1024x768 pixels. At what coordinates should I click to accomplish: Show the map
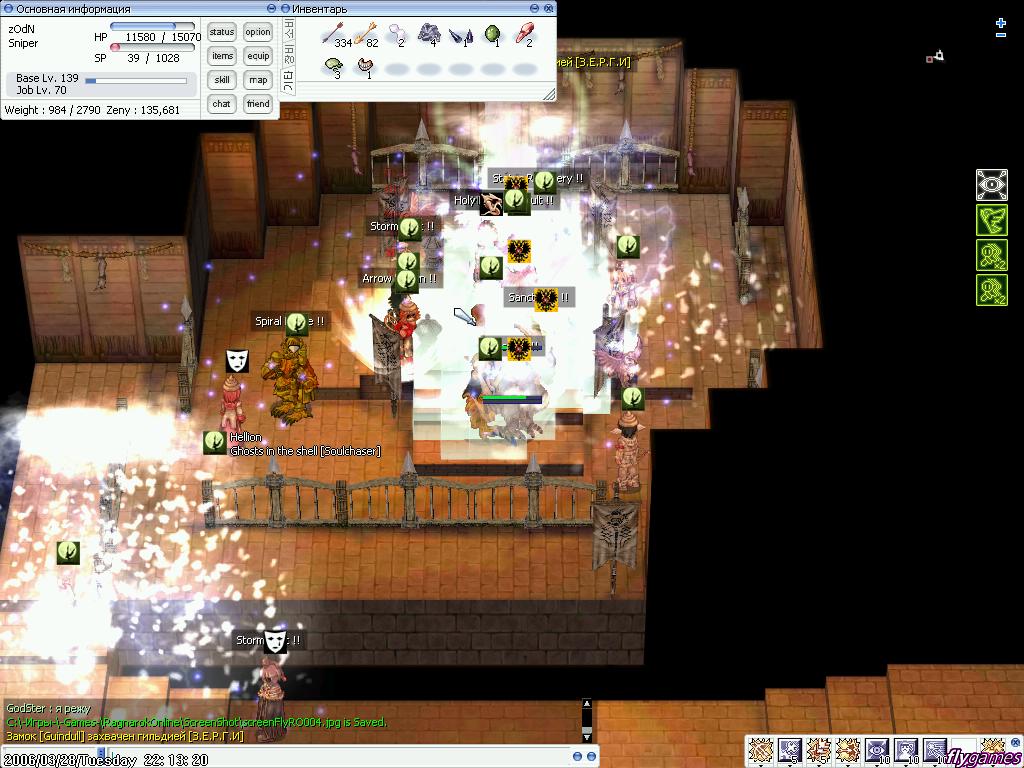coord(258,80)
